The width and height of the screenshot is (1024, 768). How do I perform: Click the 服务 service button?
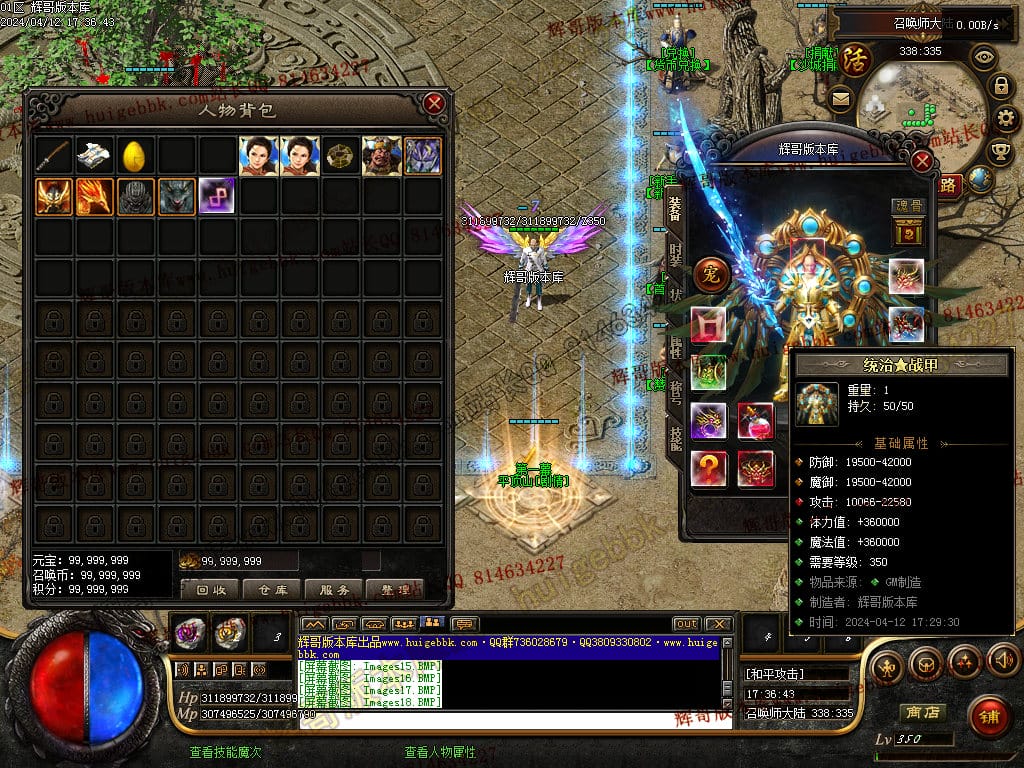(x=334, y=590)
